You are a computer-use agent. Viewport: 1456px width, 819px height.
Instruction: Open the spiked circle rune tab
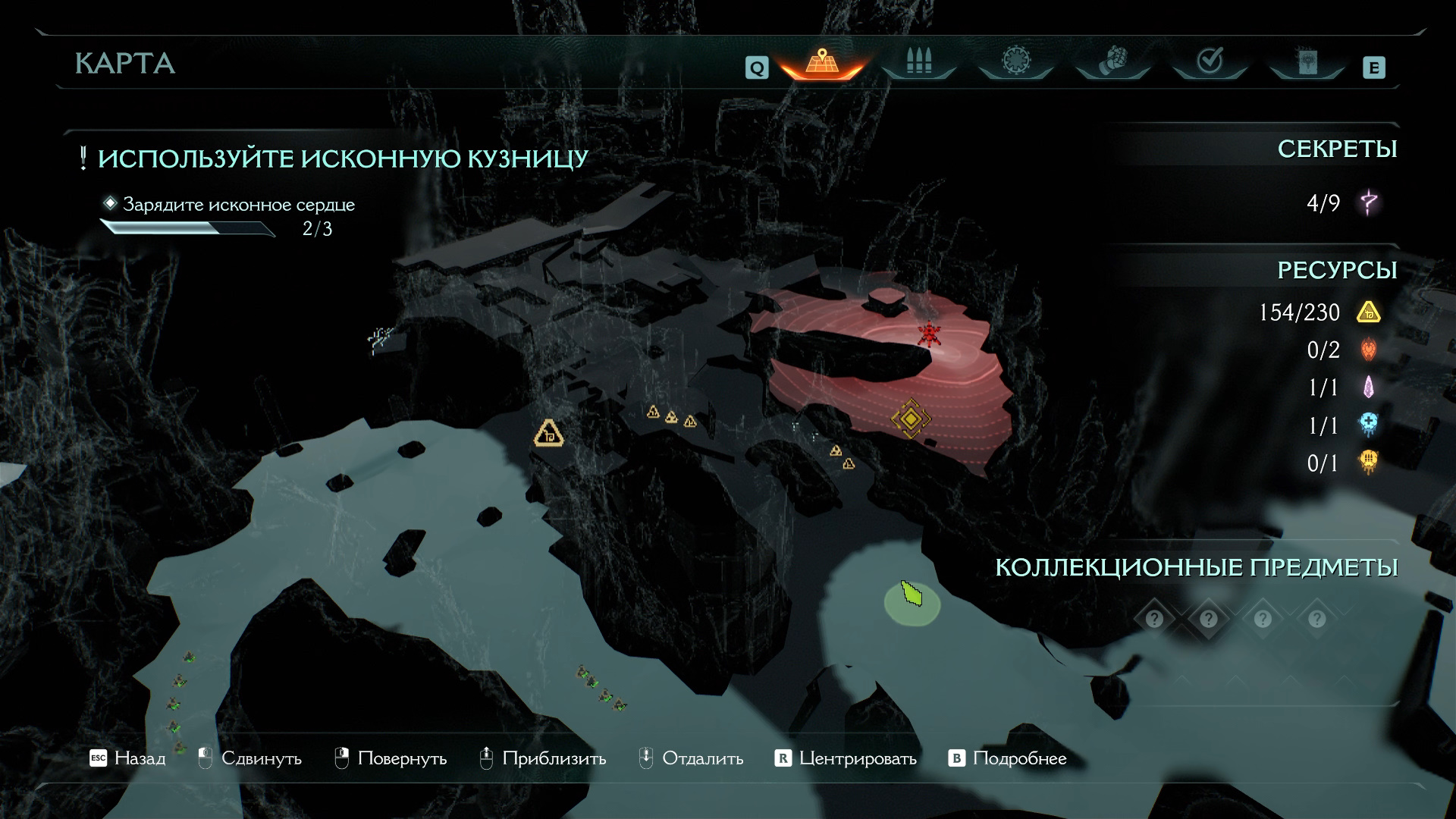[x=1015, y=61]
